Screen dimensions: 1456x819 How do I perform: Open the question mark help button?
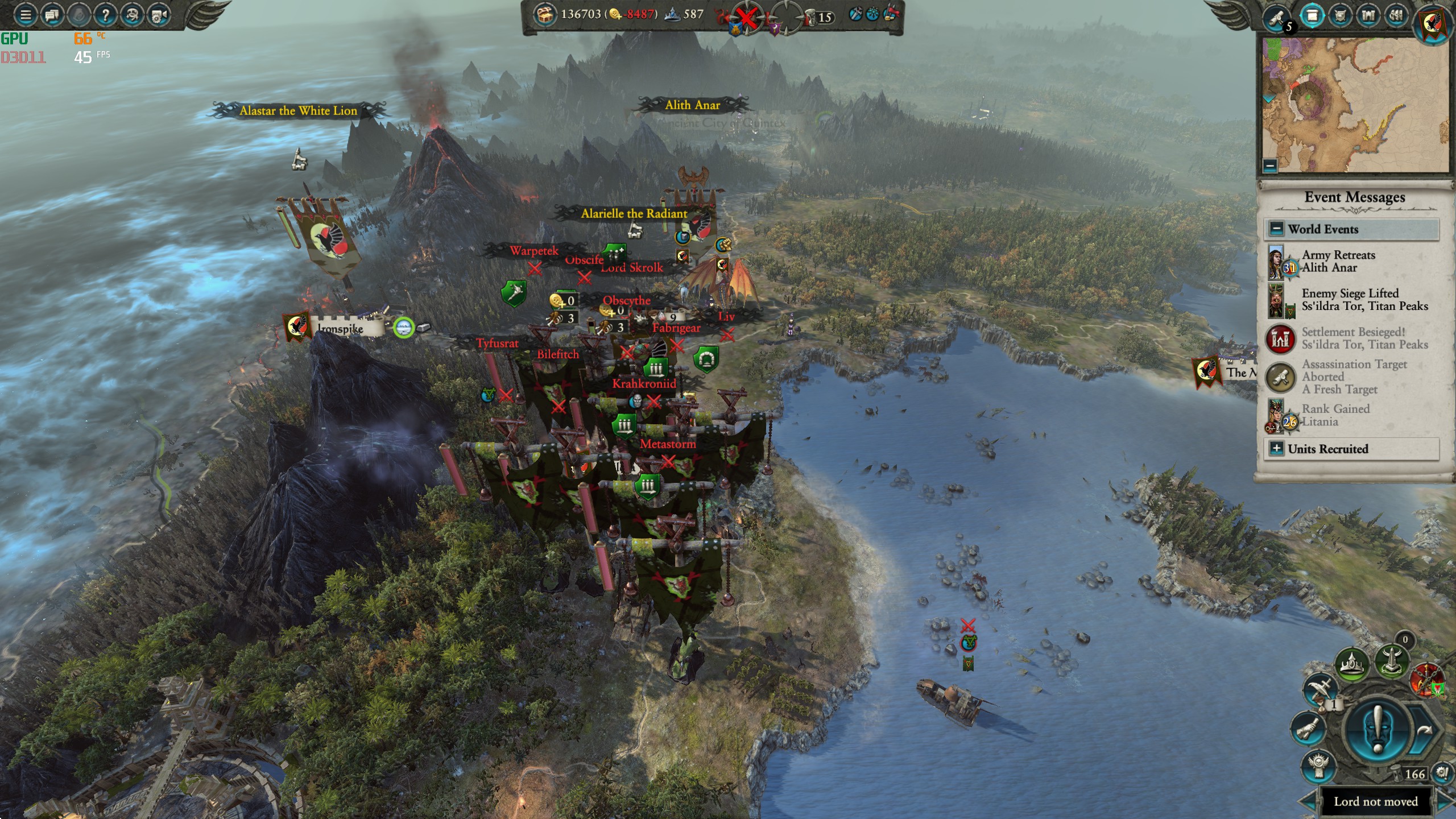click(x=105, y=15)
